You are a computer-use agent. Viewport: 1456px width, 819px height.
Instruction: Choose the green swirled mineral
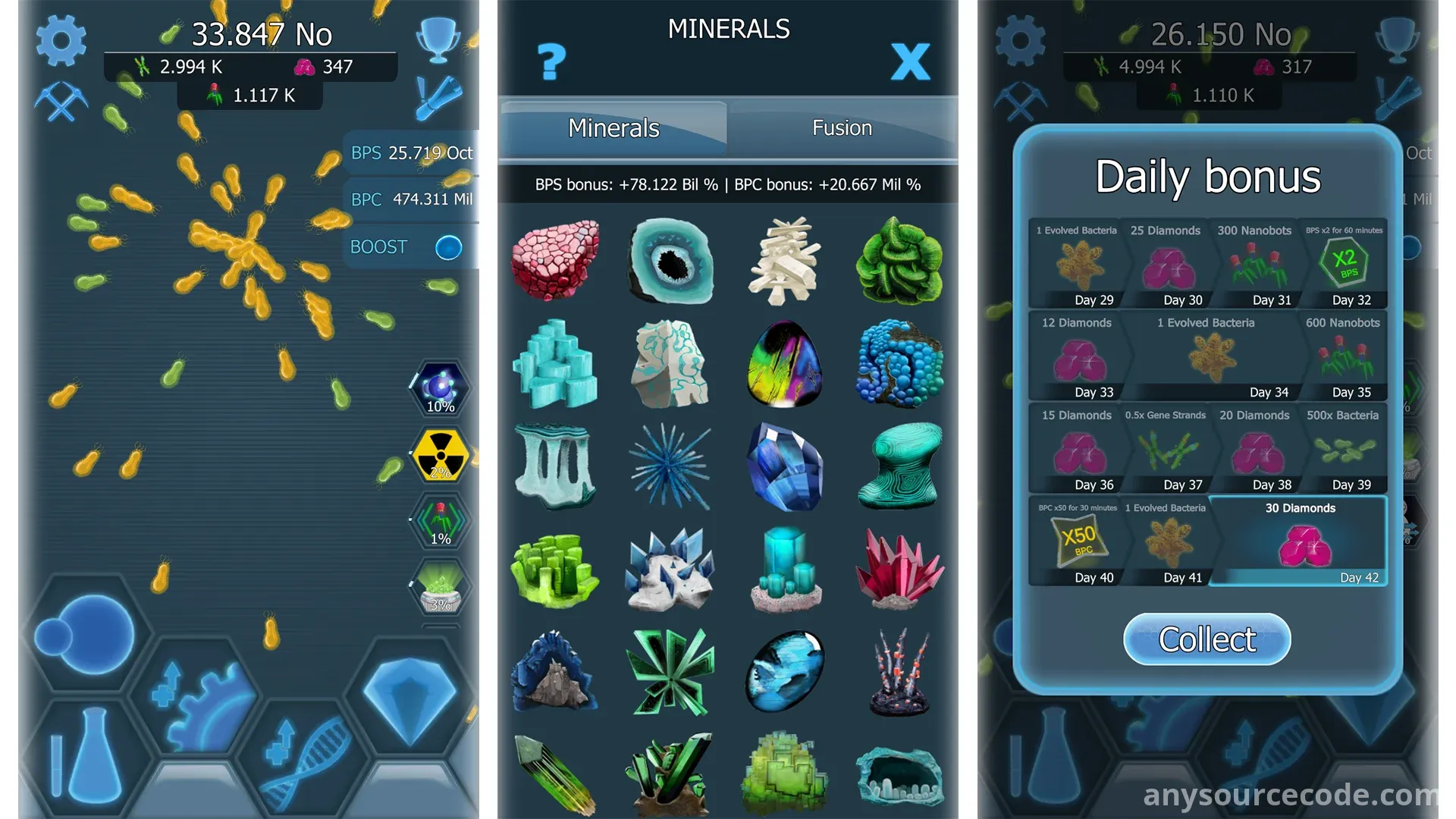point(899,260)
